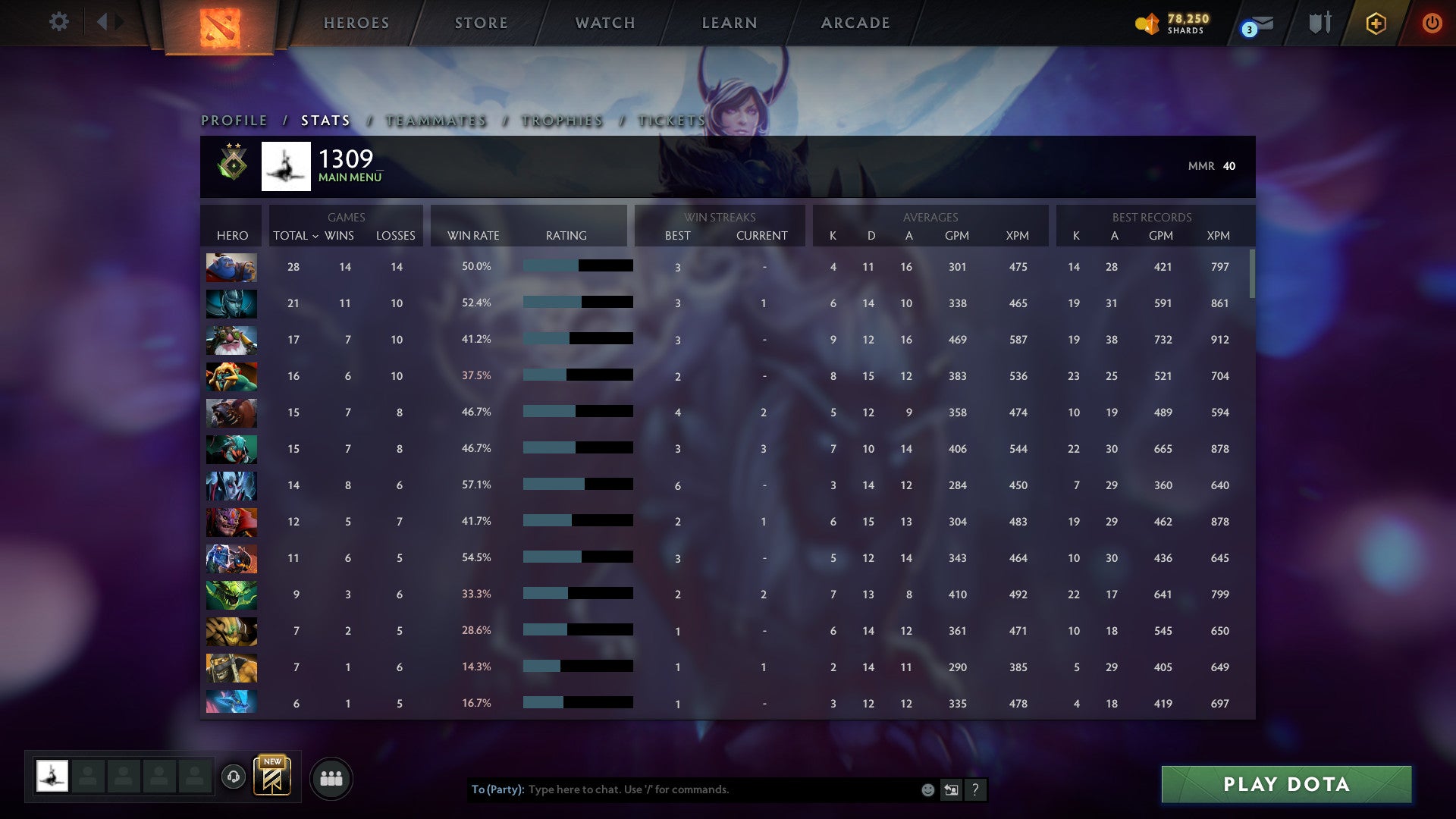Open the Dota Plus subscription icon
Viewport: 1456px width, 819px height.
click(1375, 23)
